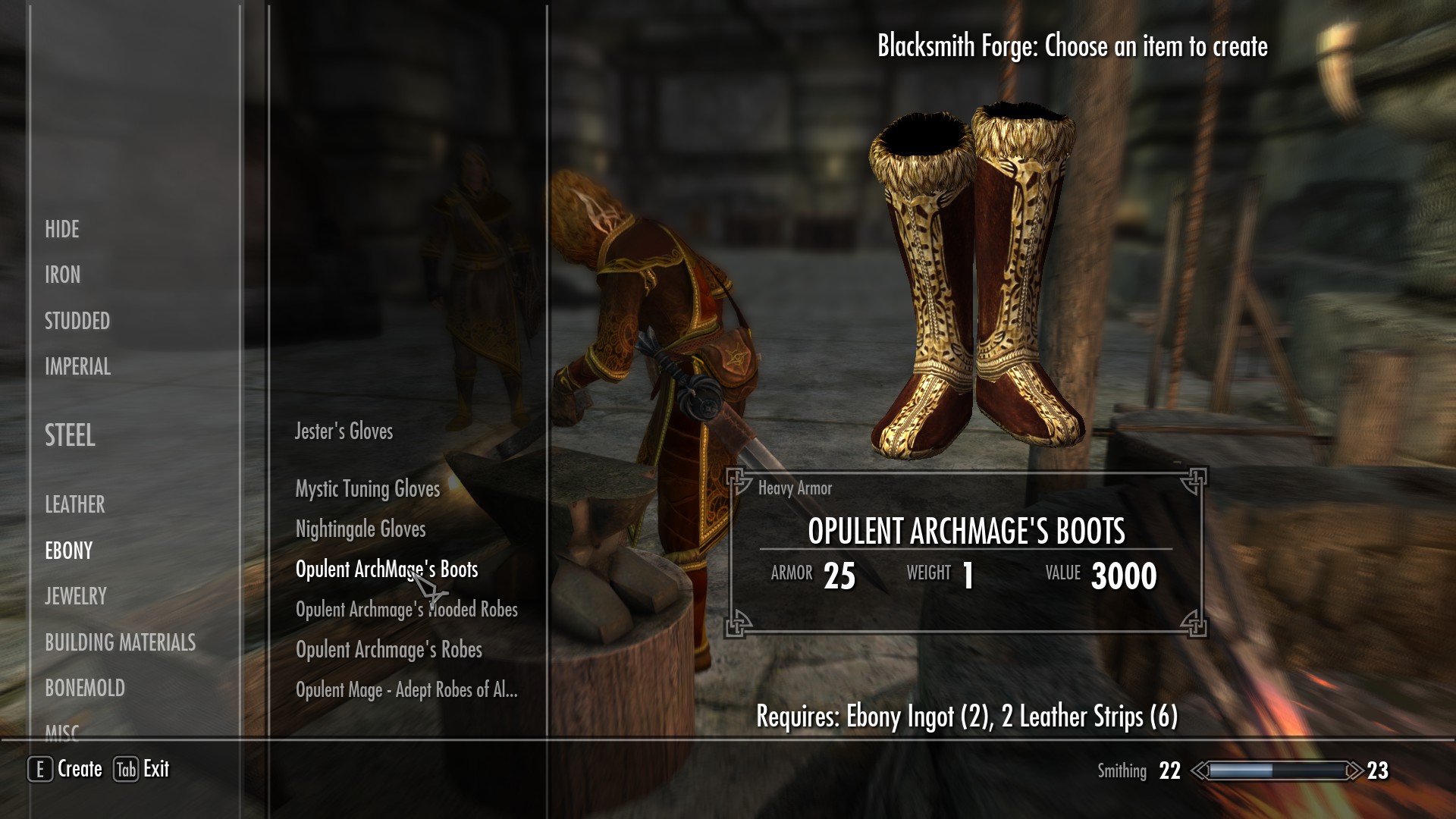The height and width of the screenshot is (819, 1456).
Task: Pick Opulent Mage - Adept Robes entry
Action: 406,690
